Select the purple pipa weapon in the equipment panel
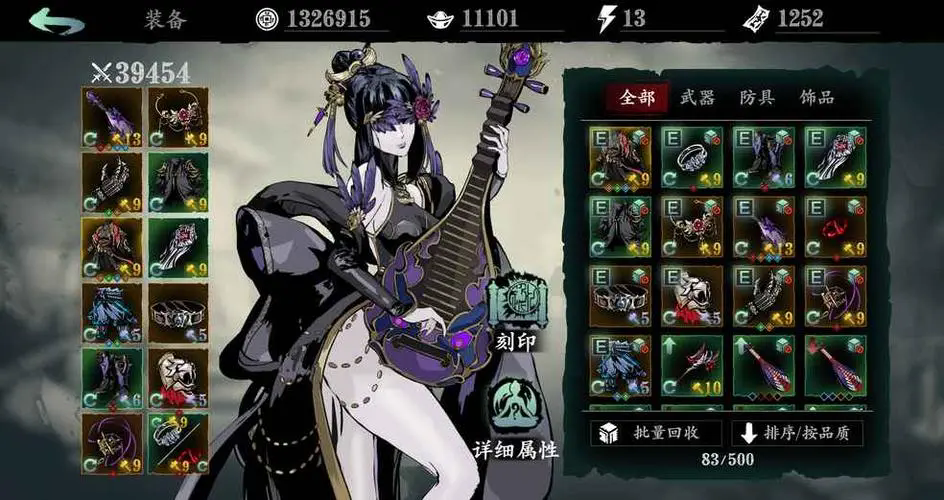This screenshot has width=944, height=500. [113, 118]
